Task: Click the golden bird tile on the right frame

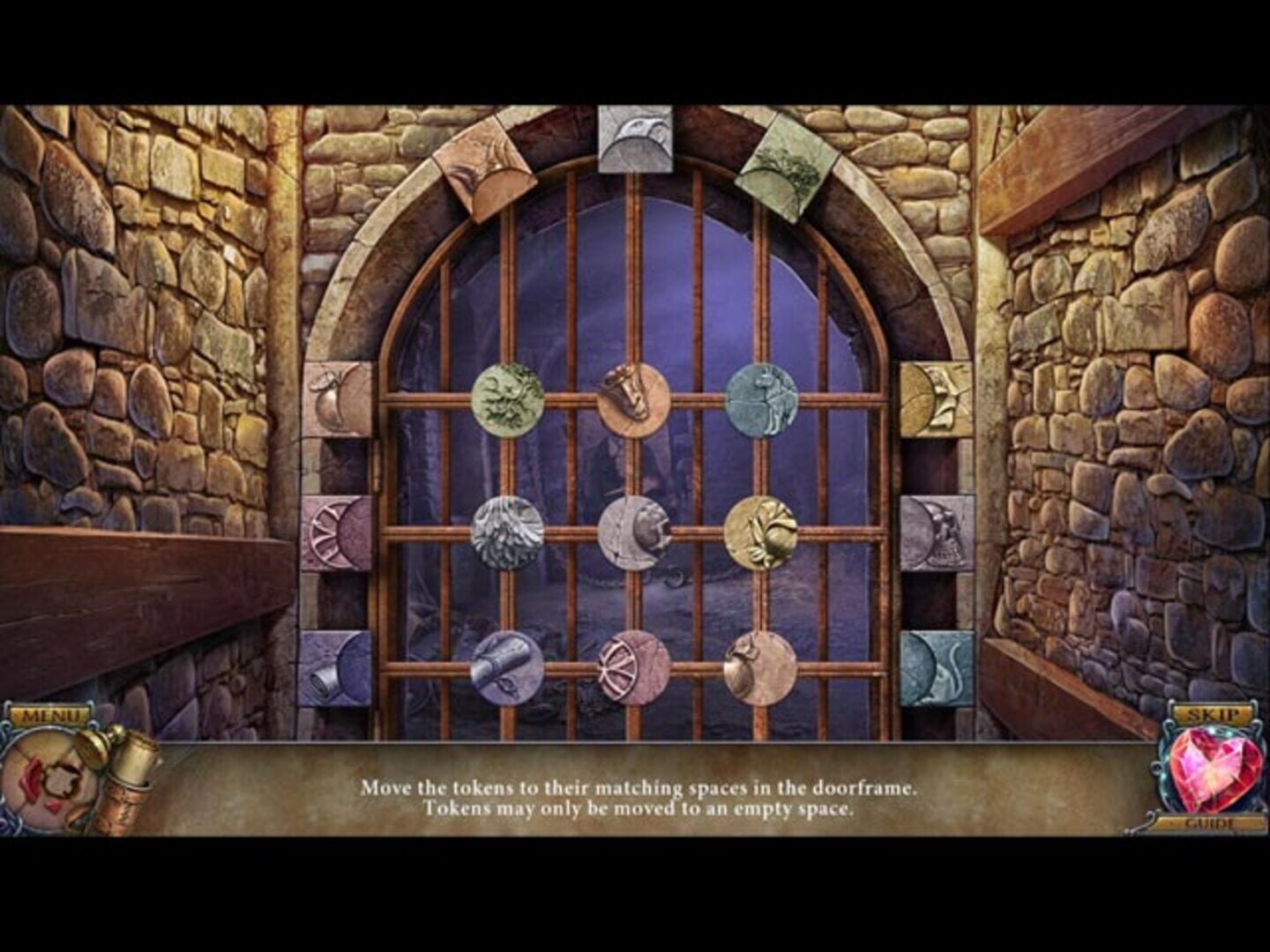Action: 935,398
